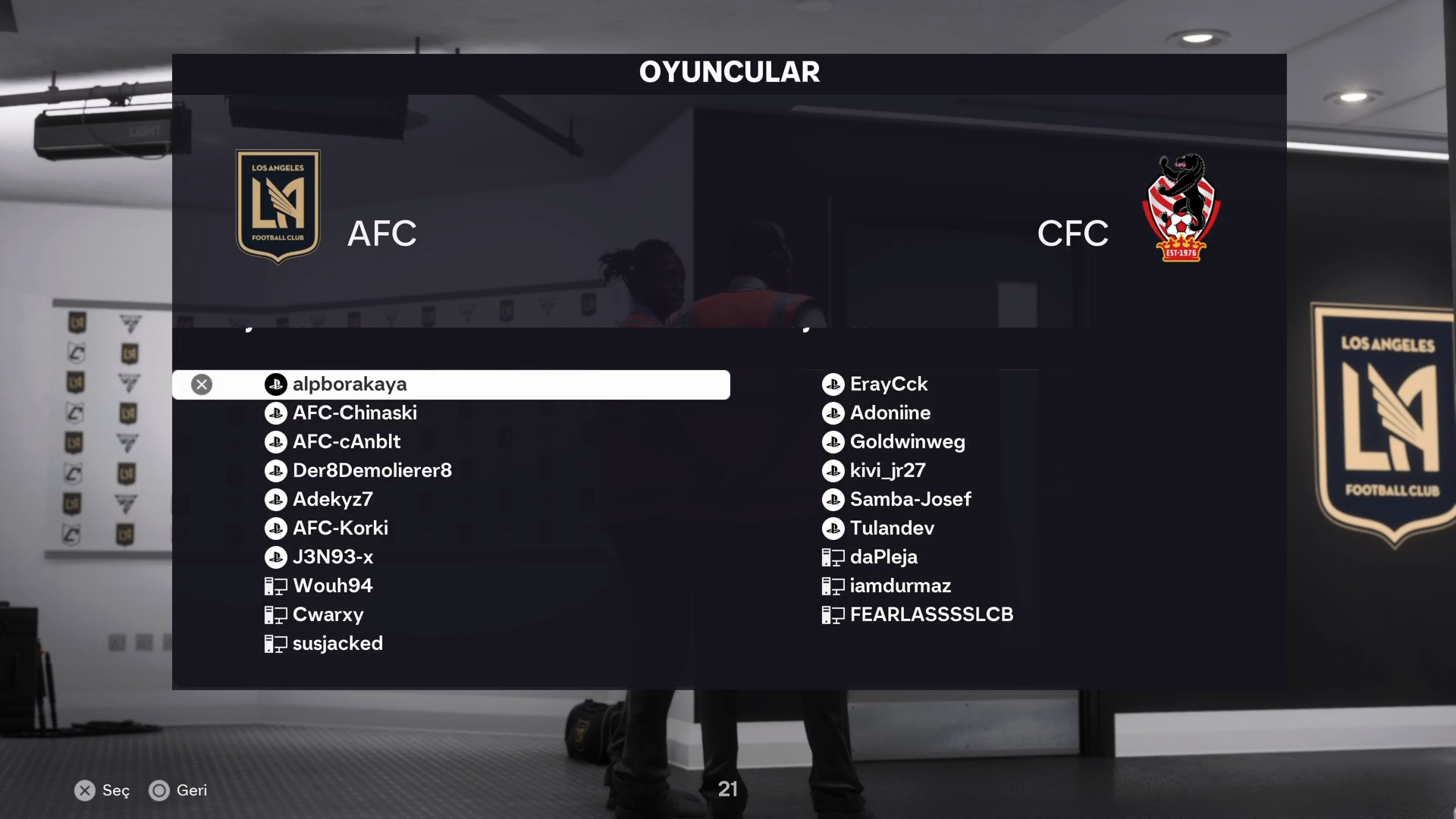The image size is (1456, 819).
Task: Pick the susjacked player row
Action: (337, 644)
